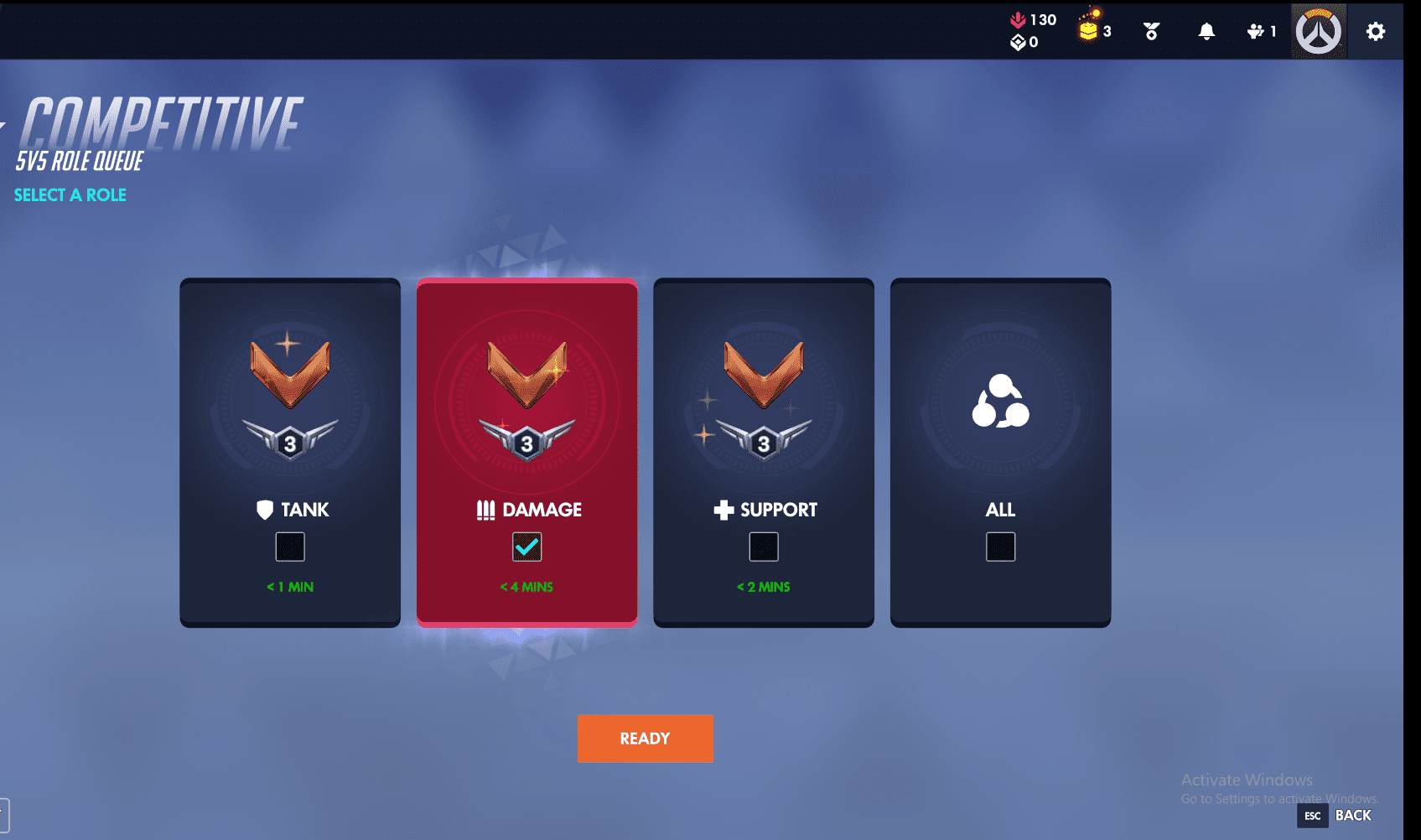Click the back arrow beside COMPETITIVE title
This screenshot has height=840, width=1421.
(x=5, y=124)
